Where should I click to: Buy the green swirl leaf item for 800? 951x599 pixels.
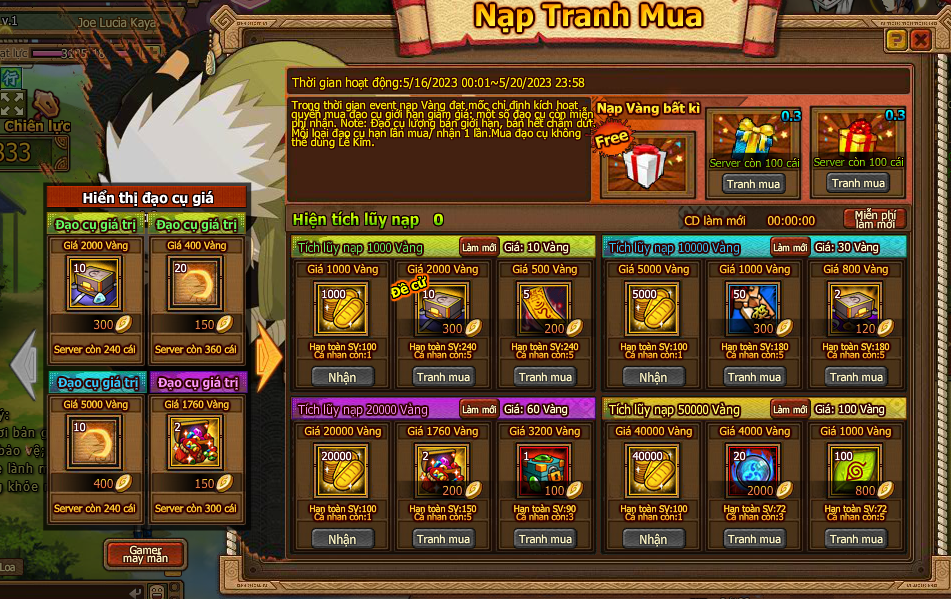856,539
